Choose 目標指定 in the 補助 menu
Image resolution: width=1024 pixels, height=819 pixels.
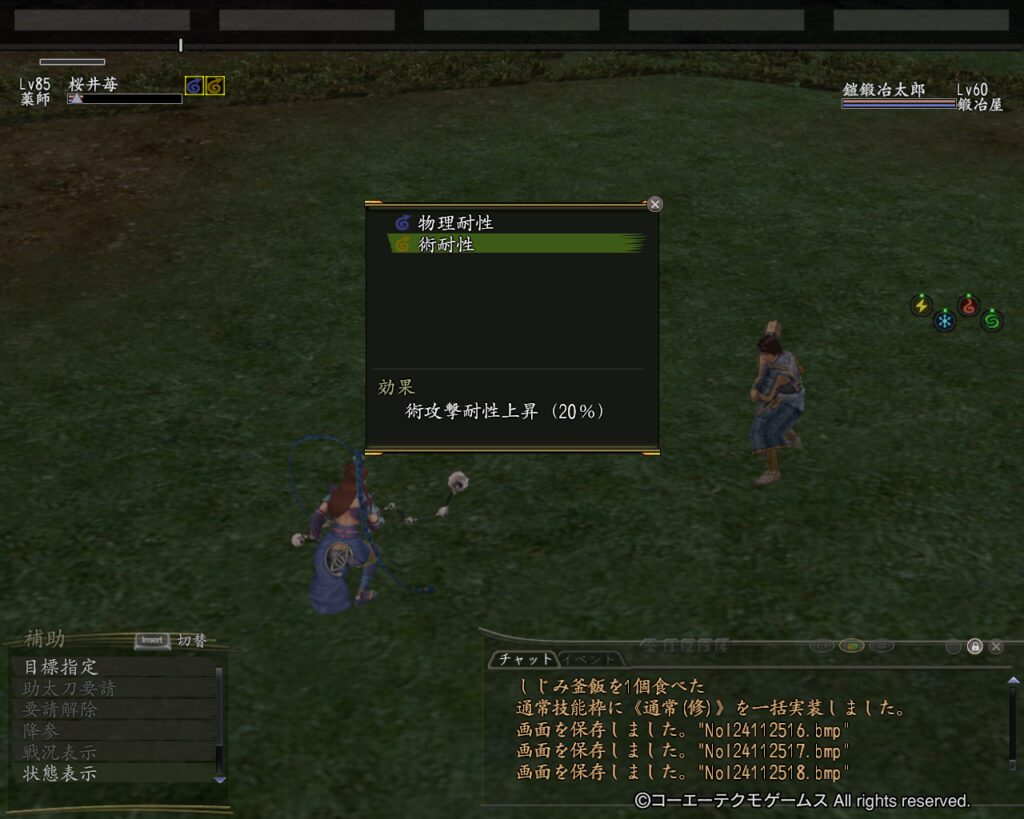[x=61, y=667]
